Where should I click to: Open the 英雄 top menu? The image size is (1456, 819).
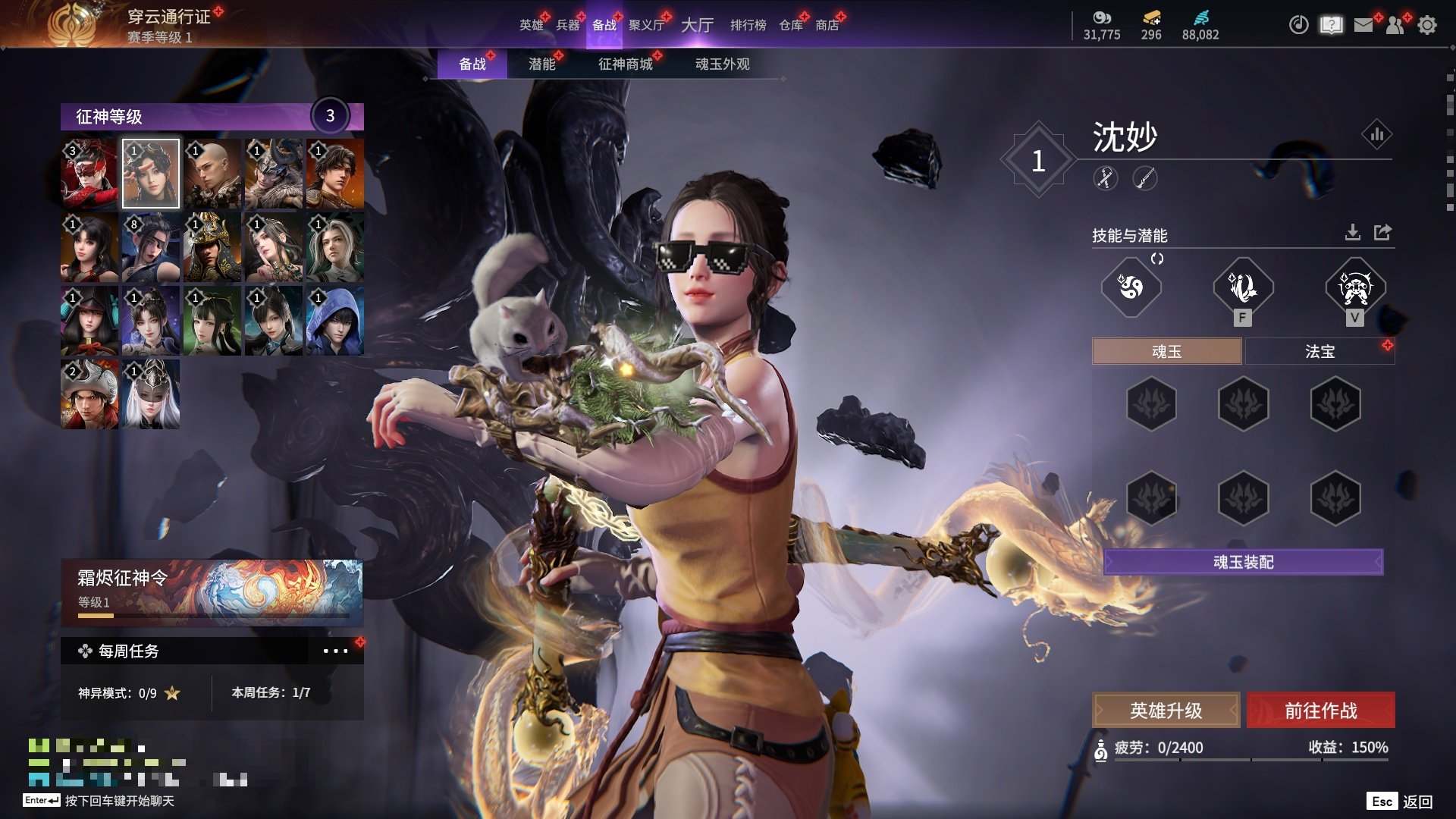(531, 25)
